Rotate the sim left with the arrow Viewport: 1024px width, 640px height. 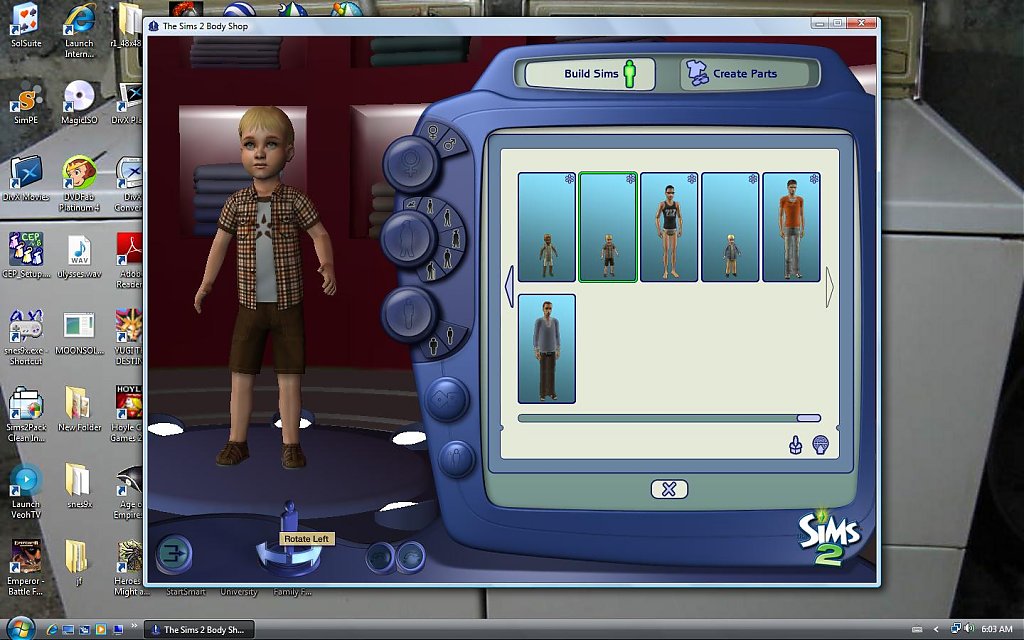tap(266, 553)
